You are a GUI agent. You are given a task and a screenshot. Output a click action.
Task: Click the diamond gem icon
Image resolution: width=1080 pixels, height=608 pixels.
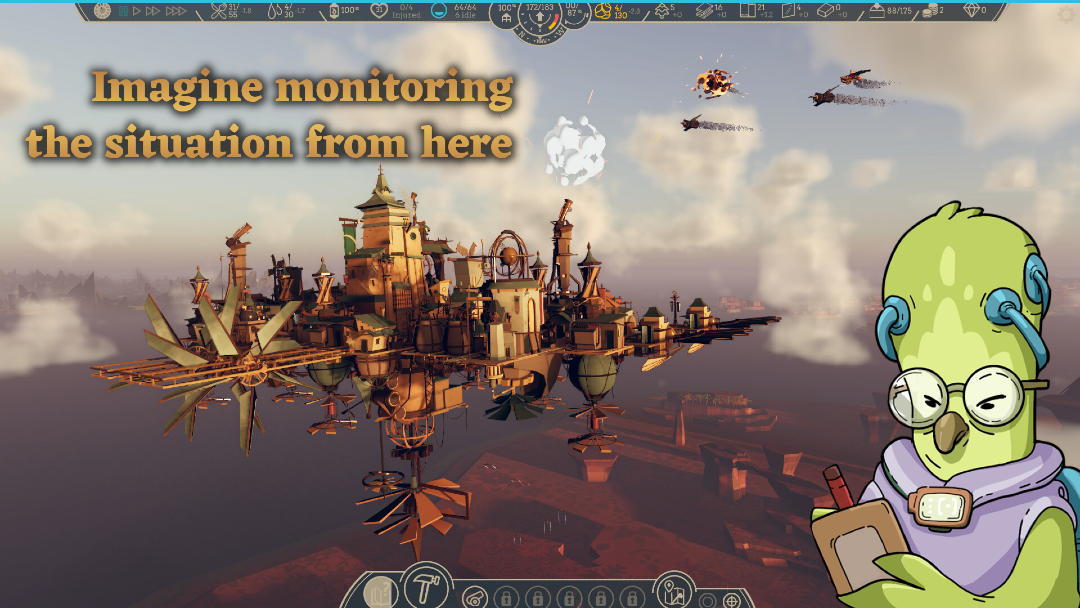pyautogui.click(x=971, y=11)
